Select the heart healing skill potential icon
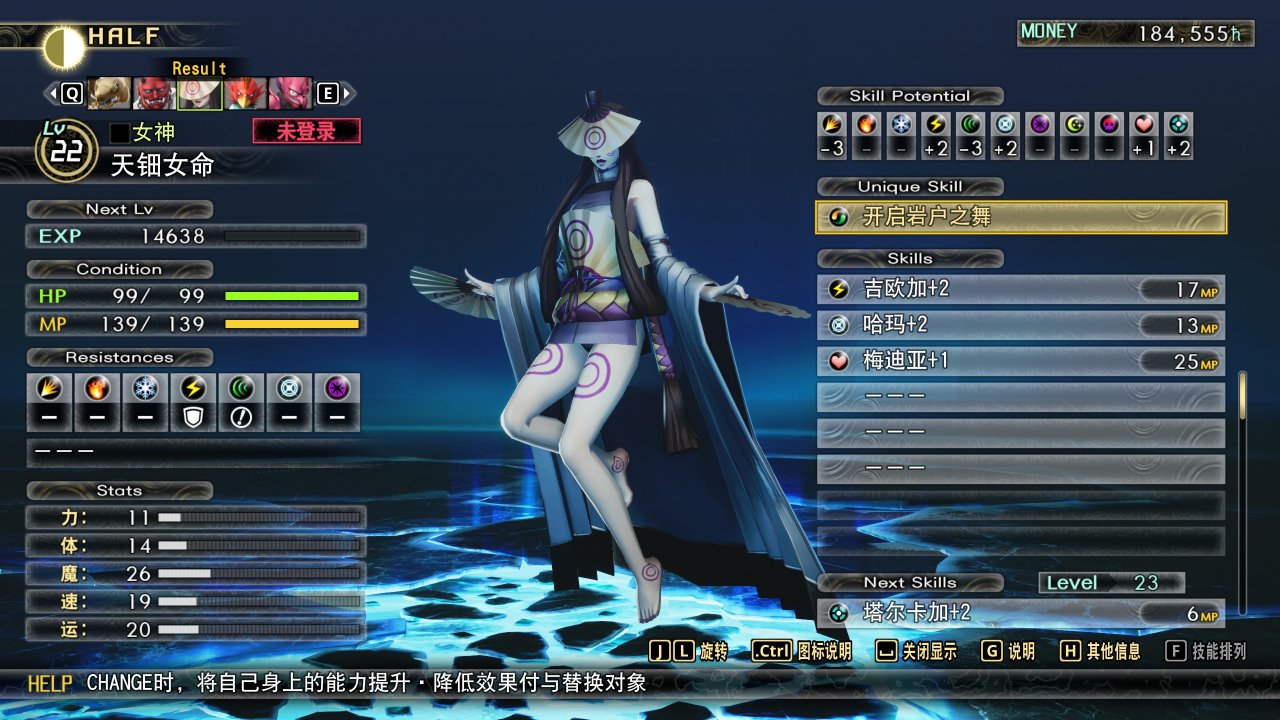This screenshot has height=720, width=1280. point(1144,125)
